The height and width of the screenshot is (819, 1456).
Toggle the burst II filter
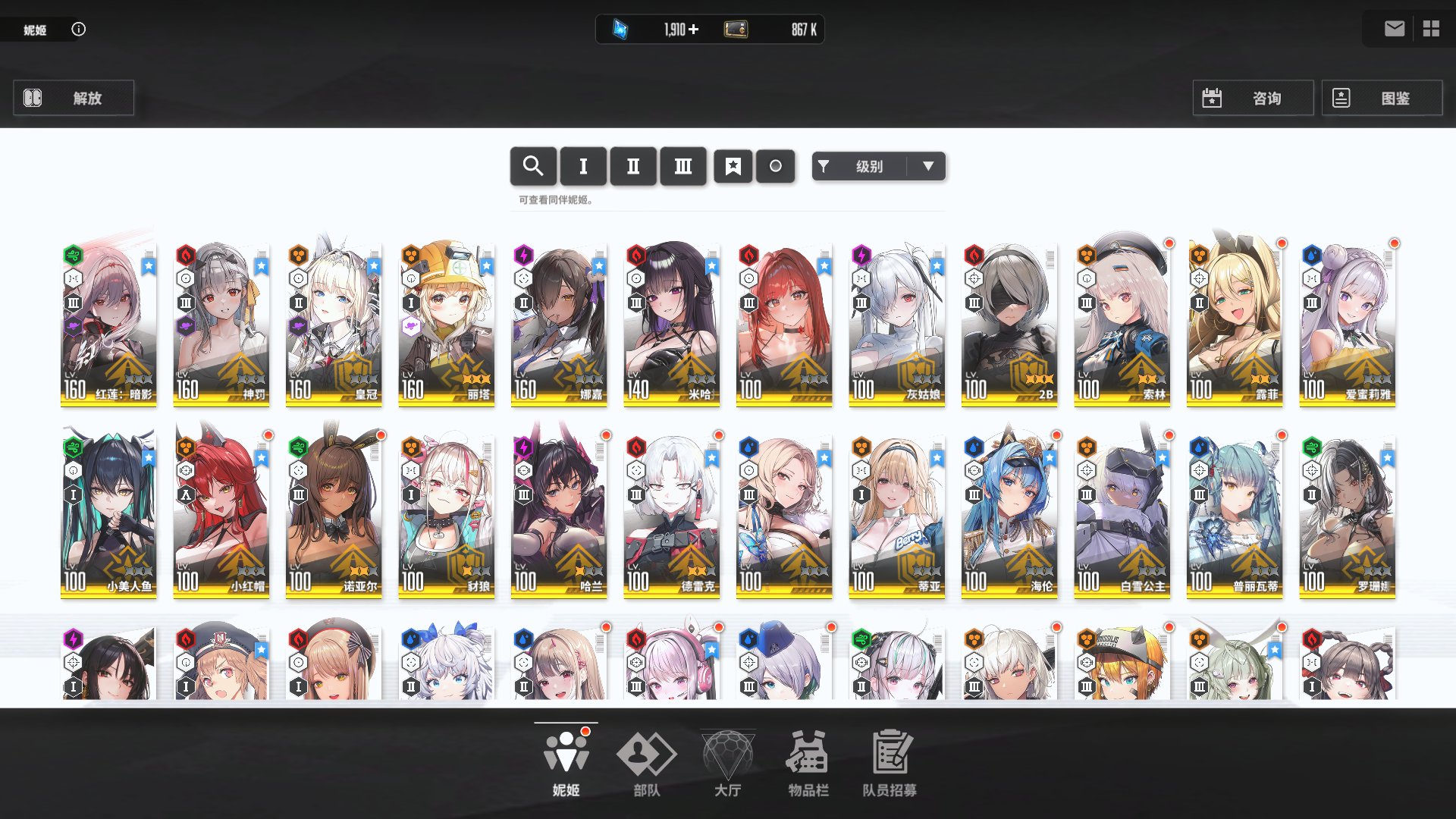[x=633, y=166]
